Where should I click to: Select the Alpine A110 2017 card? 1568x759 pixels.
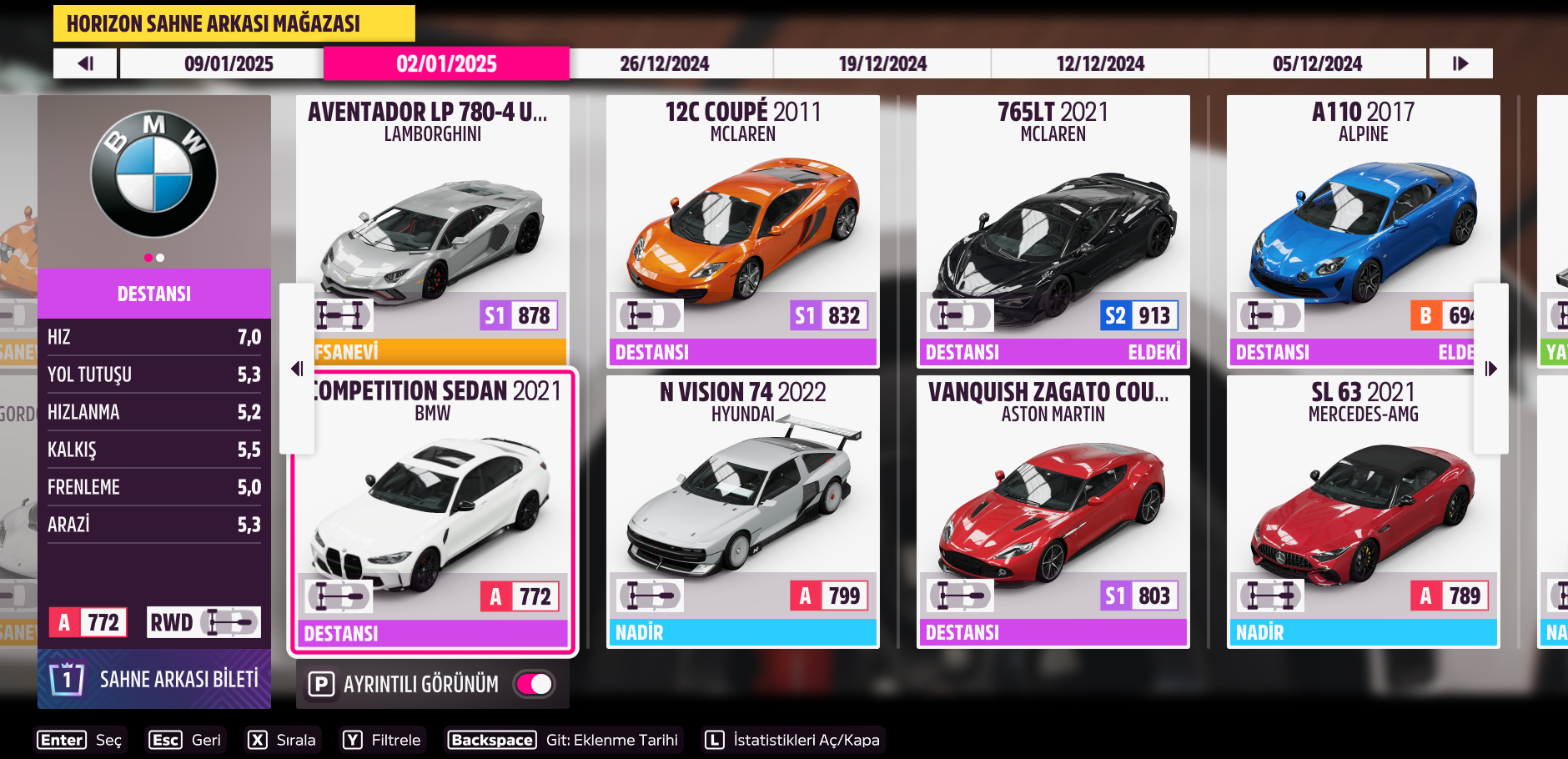coord(1351,229)
